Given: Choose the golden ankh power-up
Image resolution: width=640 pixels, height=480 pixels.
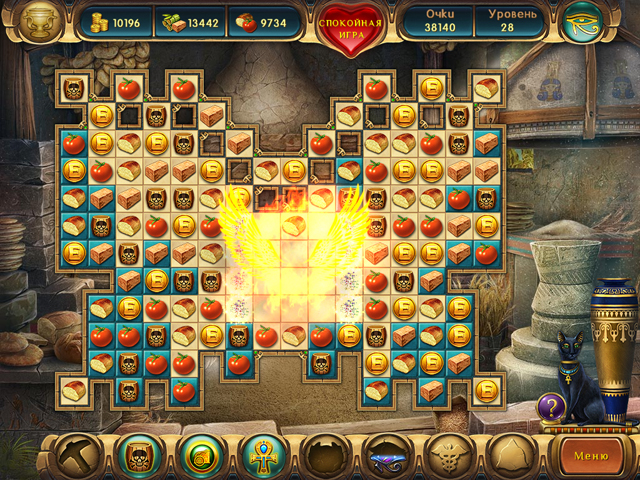Looking at the screenshot, I should 265,456.
